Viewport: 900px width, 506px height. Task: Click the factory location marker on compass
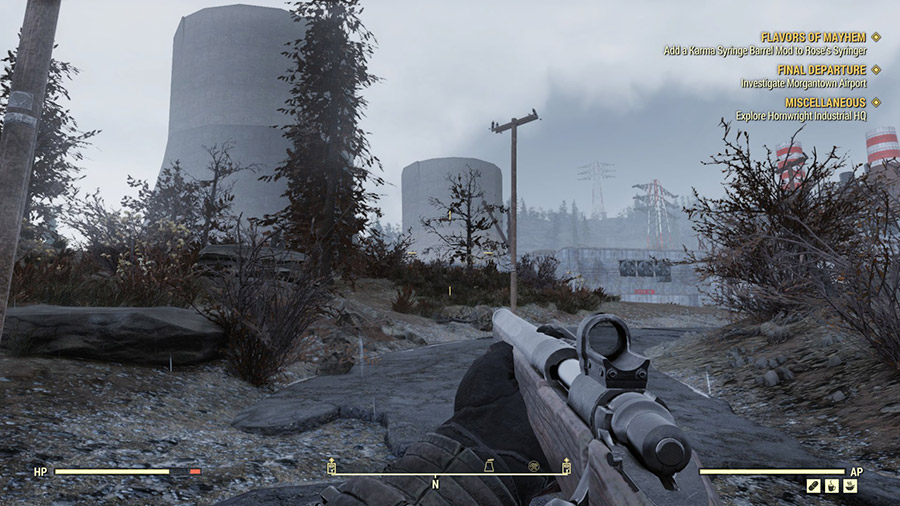489,465
